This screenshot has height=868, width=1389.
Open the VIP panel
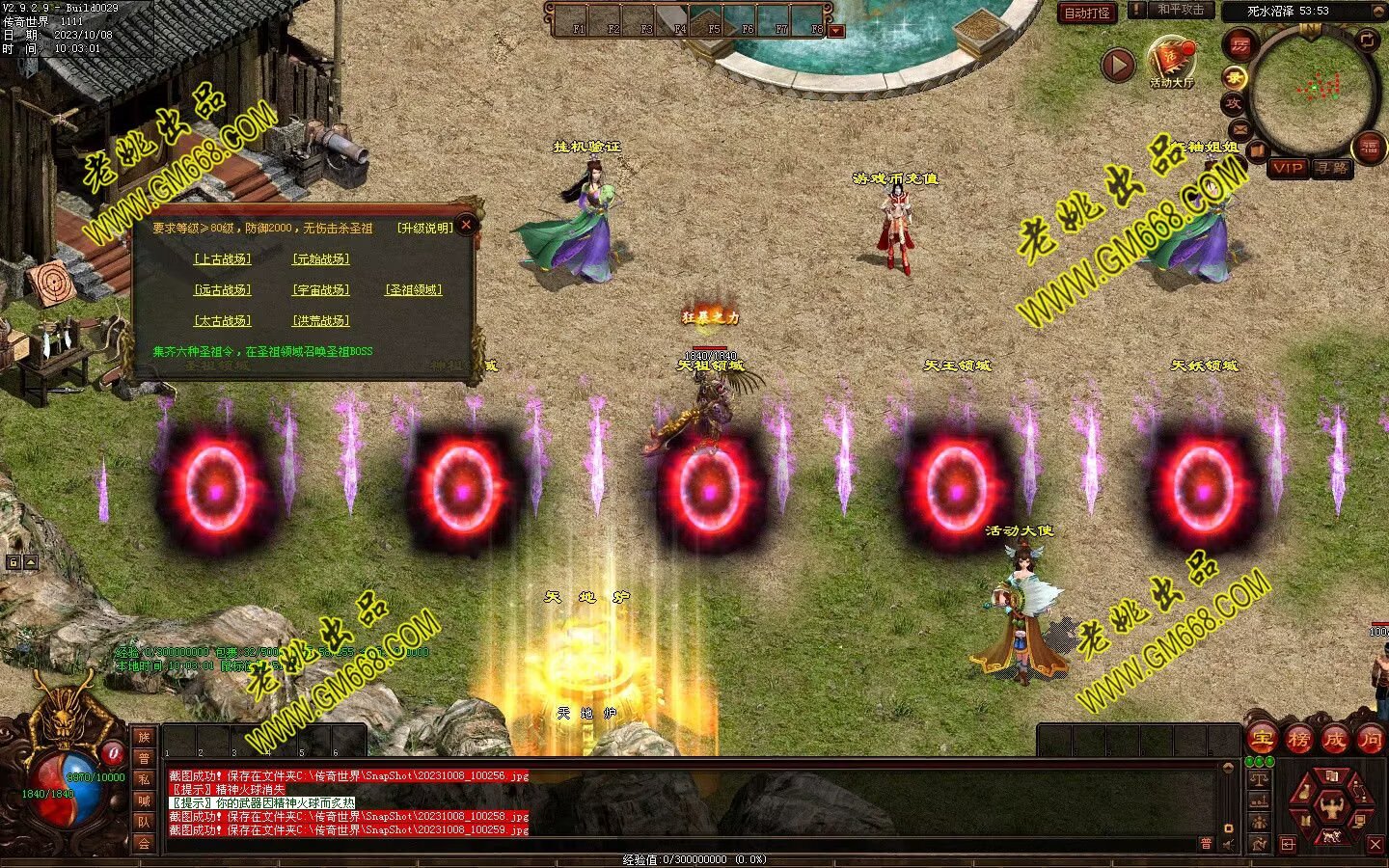tap(1287, 168)
